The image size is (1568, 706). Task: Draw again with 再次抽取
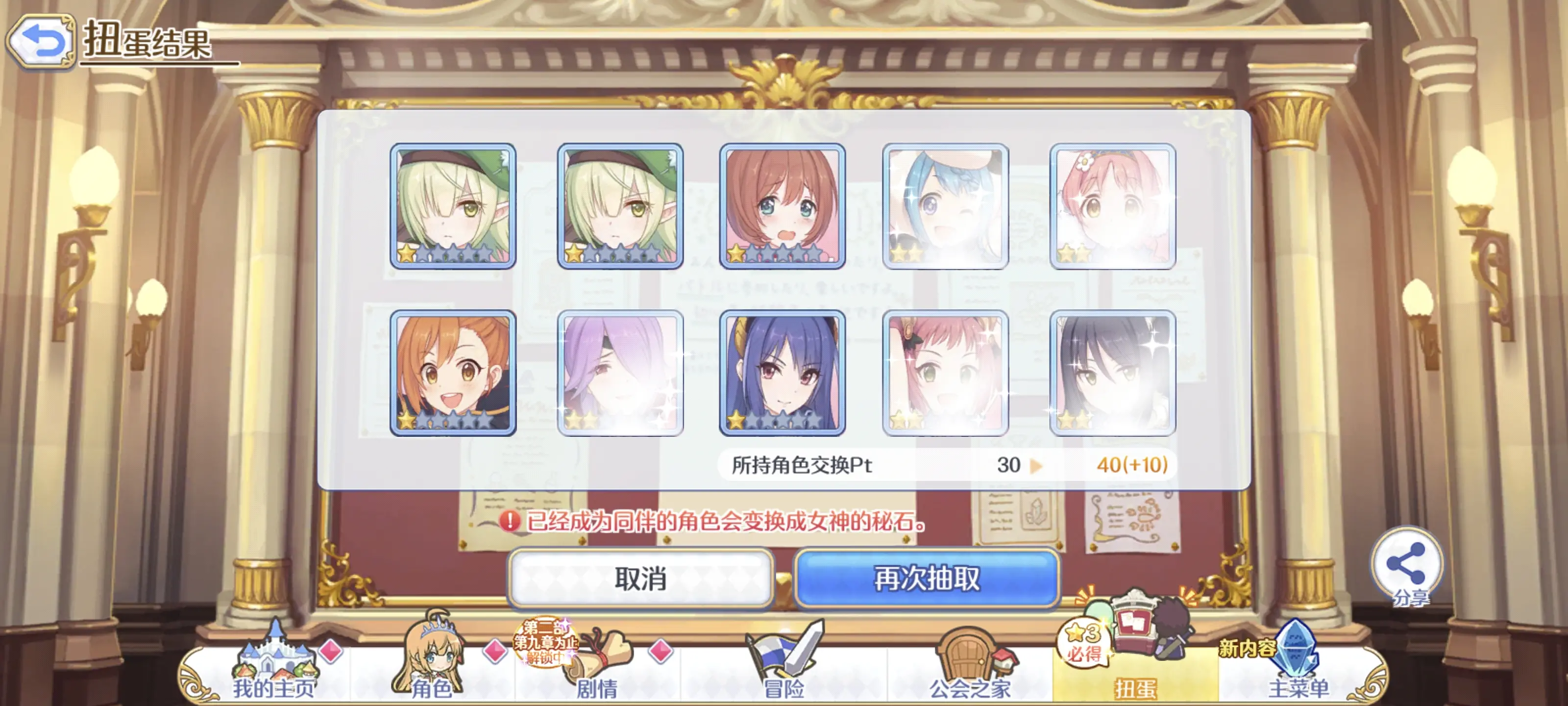[927, 578]
